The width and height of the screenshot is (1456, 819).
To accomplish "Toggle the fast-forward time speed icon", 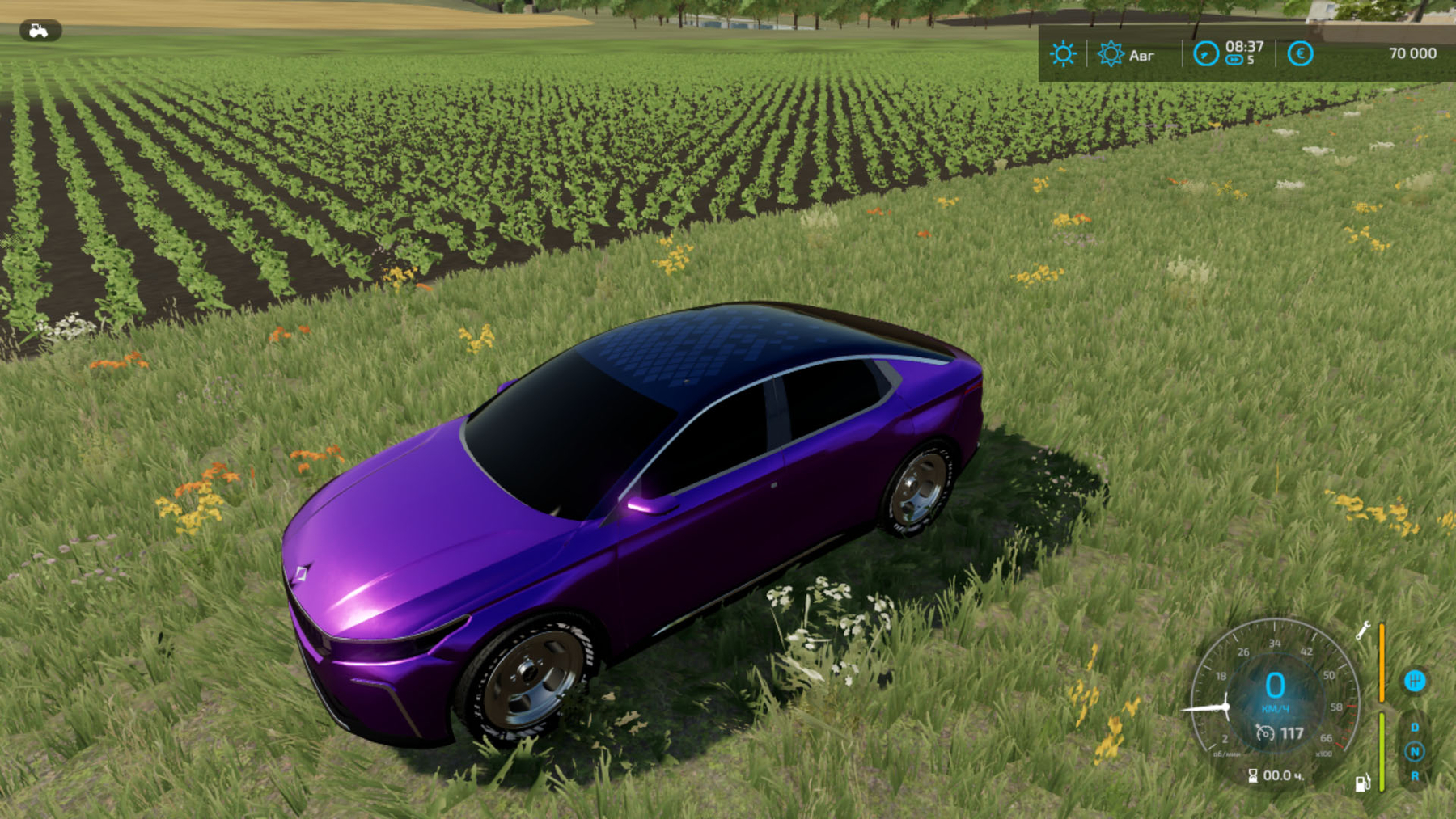I will pyautogui.click(x=1234, y=60).
